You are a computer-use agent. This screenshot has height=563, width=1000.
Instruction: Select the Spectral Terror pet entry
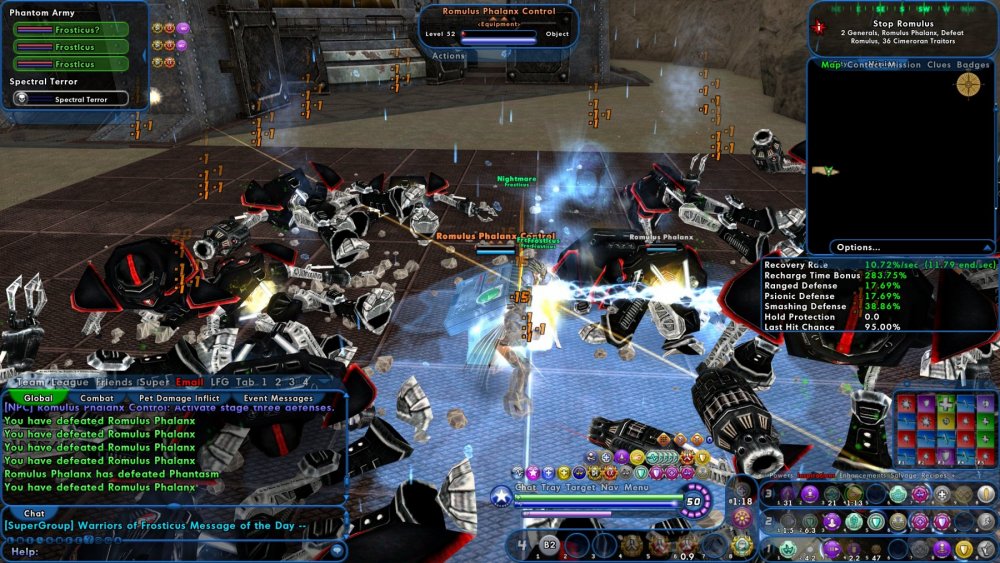tap(71, 99)
